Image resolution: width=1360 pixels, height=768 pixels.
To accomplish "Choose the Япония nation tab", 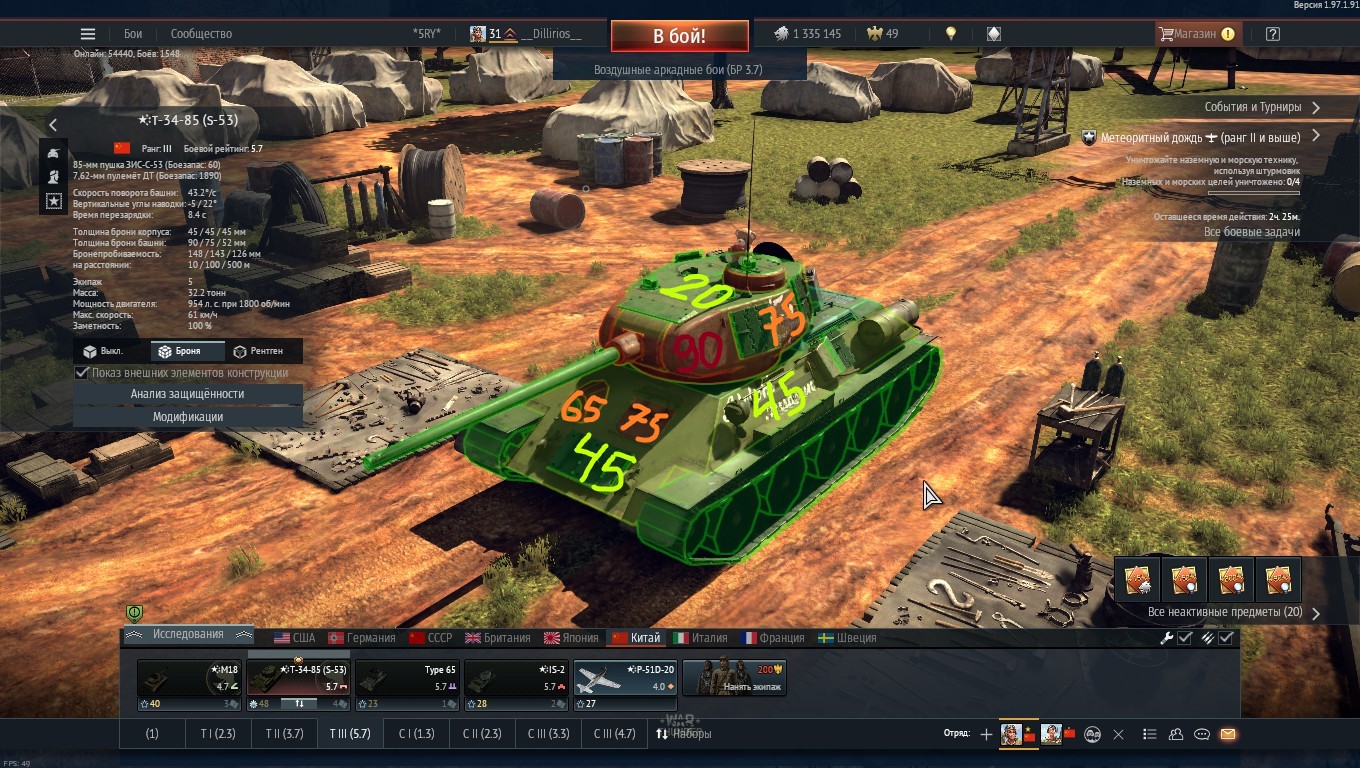I will (571, 638).
